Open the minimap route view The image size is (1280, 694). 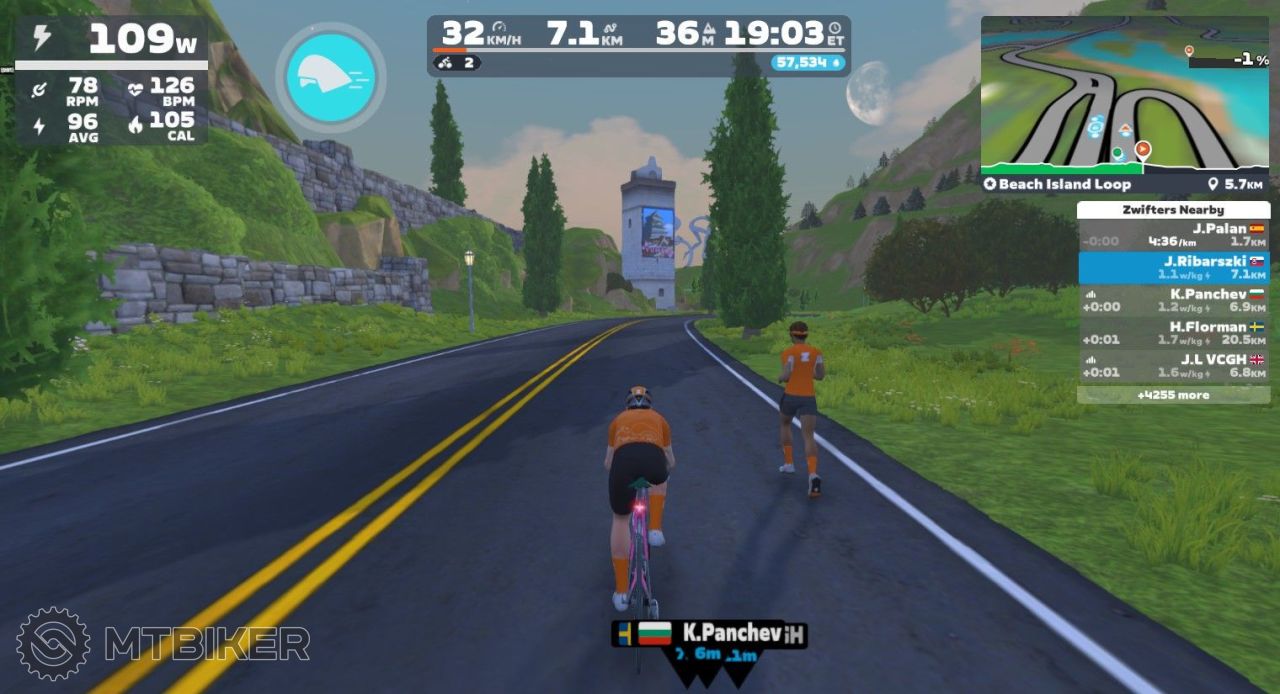(x=1124, y=93)
